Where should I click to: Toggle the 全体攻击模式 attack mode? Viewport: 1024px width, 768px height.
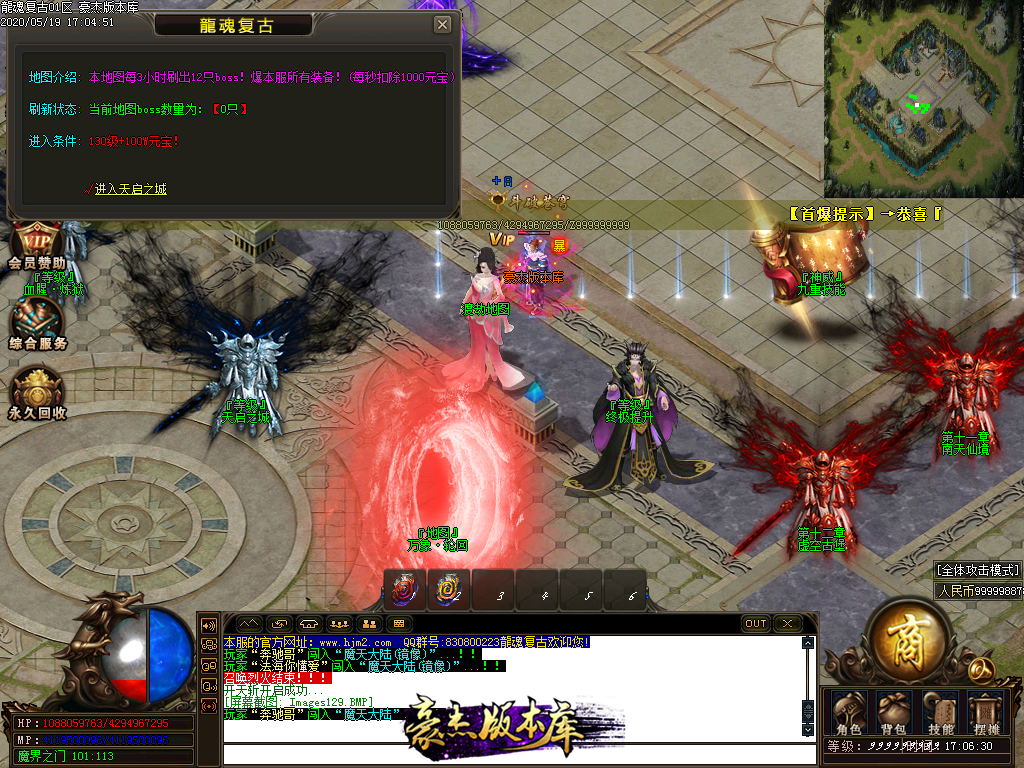pyautogui.click(x=977, y=570)
